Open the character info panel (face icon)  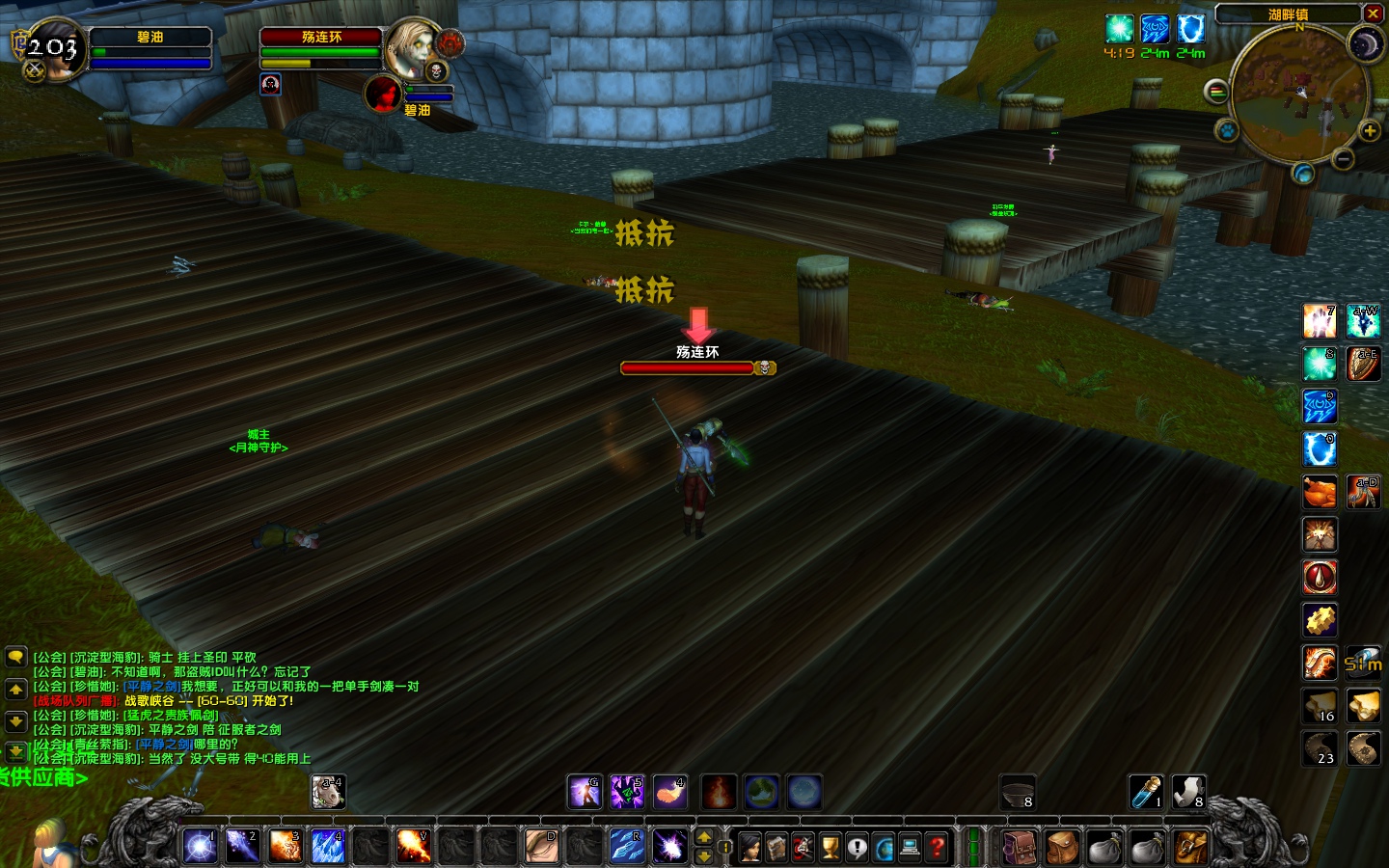pos(749,847)
